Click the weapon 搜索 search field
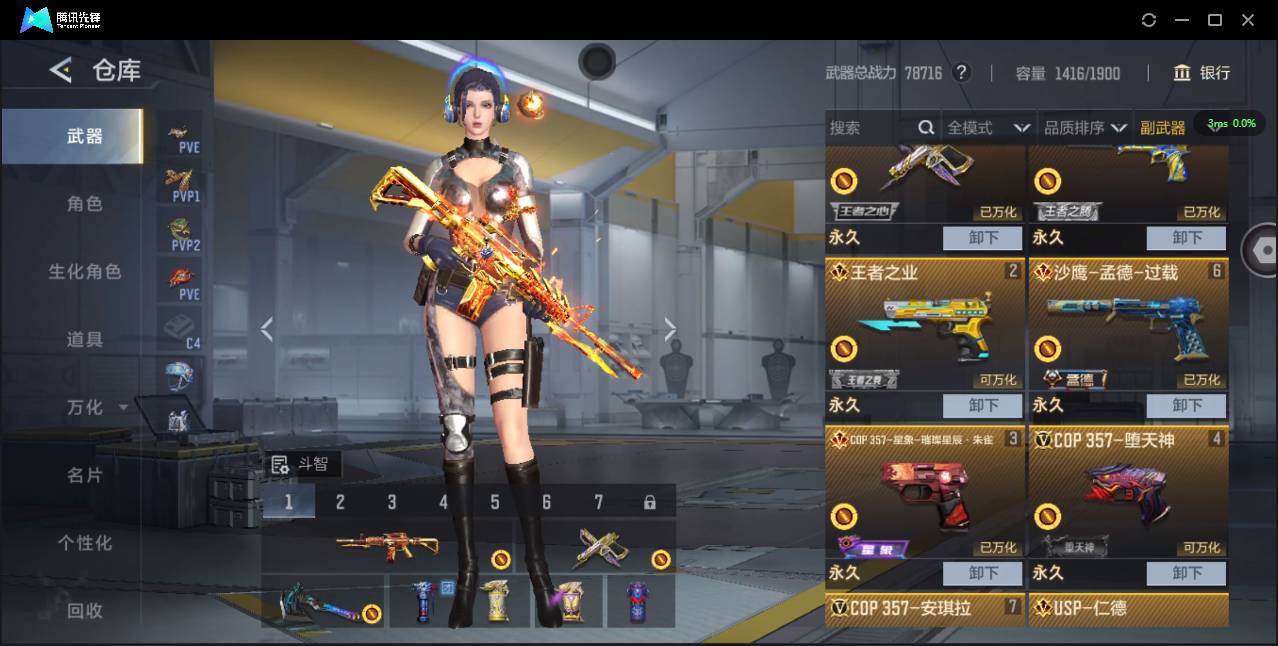 point(870,128)
